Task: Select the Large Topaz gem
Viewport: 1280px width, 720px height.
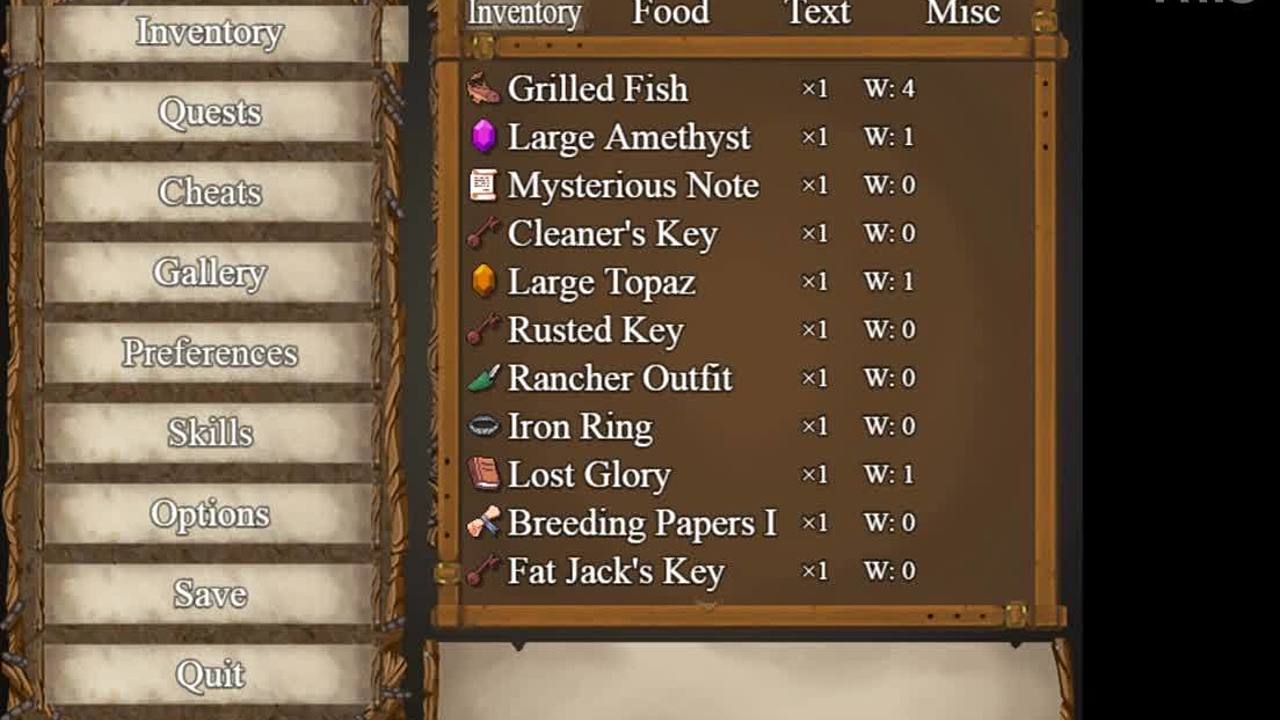Action: 601,282
